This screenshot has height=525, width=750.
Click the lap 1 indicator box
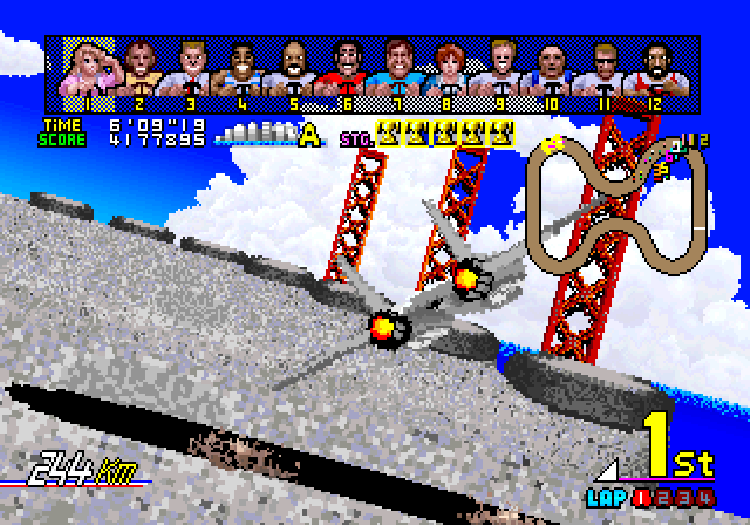[x=639, y=495]
